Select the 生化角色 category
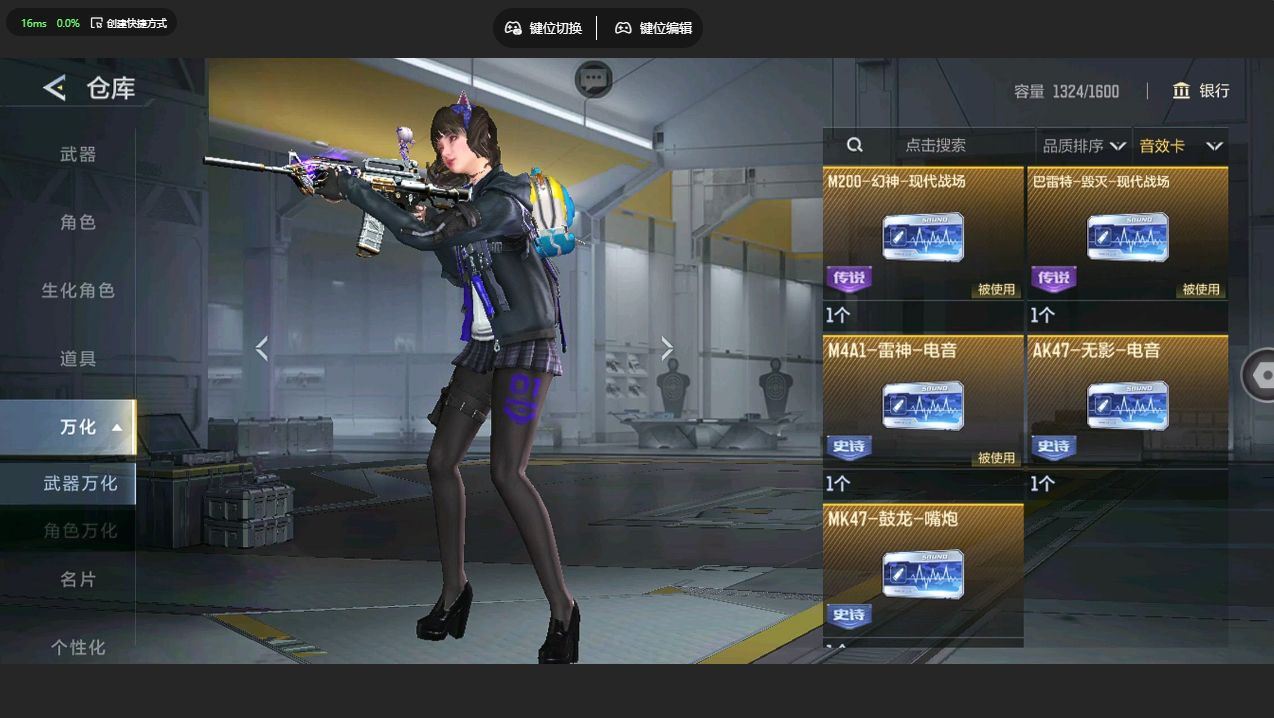The image size is (1274, 718). [x=78, y=290]
